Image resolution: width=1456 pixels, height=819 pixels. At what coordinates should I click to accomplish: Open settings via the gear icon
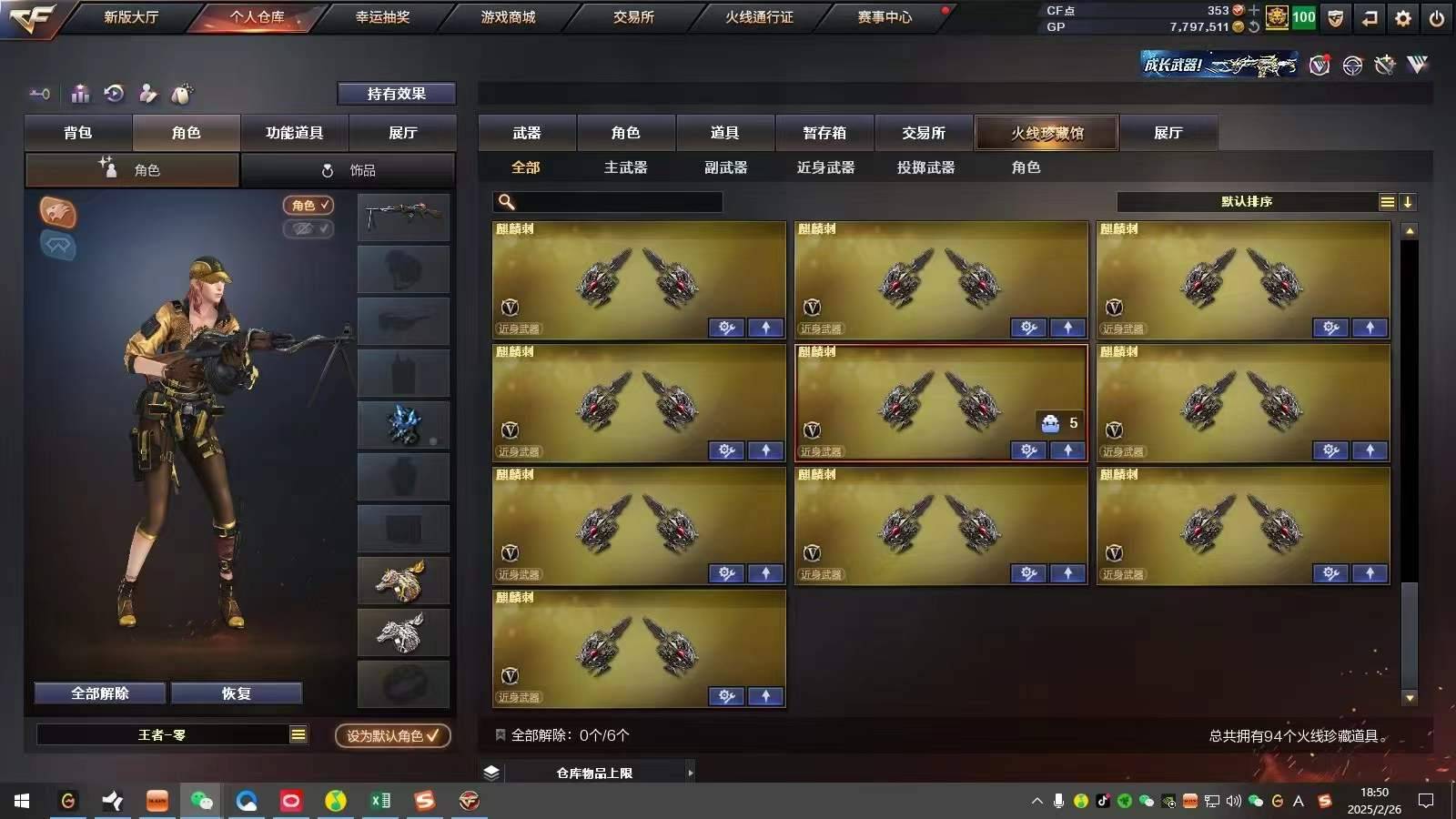[x=1402, y=17]
